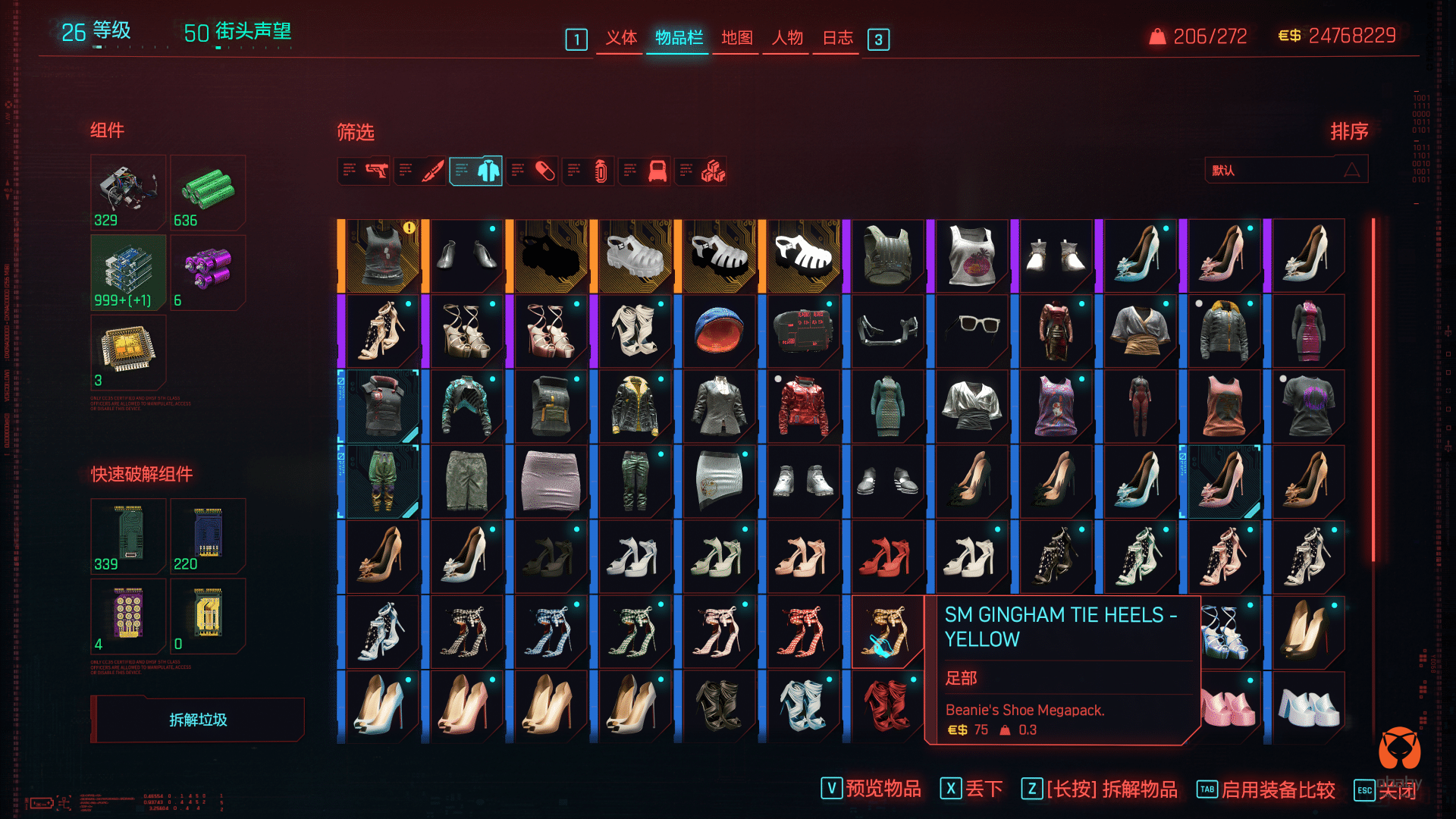Select the white-framed glasses item
Screen dimensions: 1456x819
click(971, 331)
